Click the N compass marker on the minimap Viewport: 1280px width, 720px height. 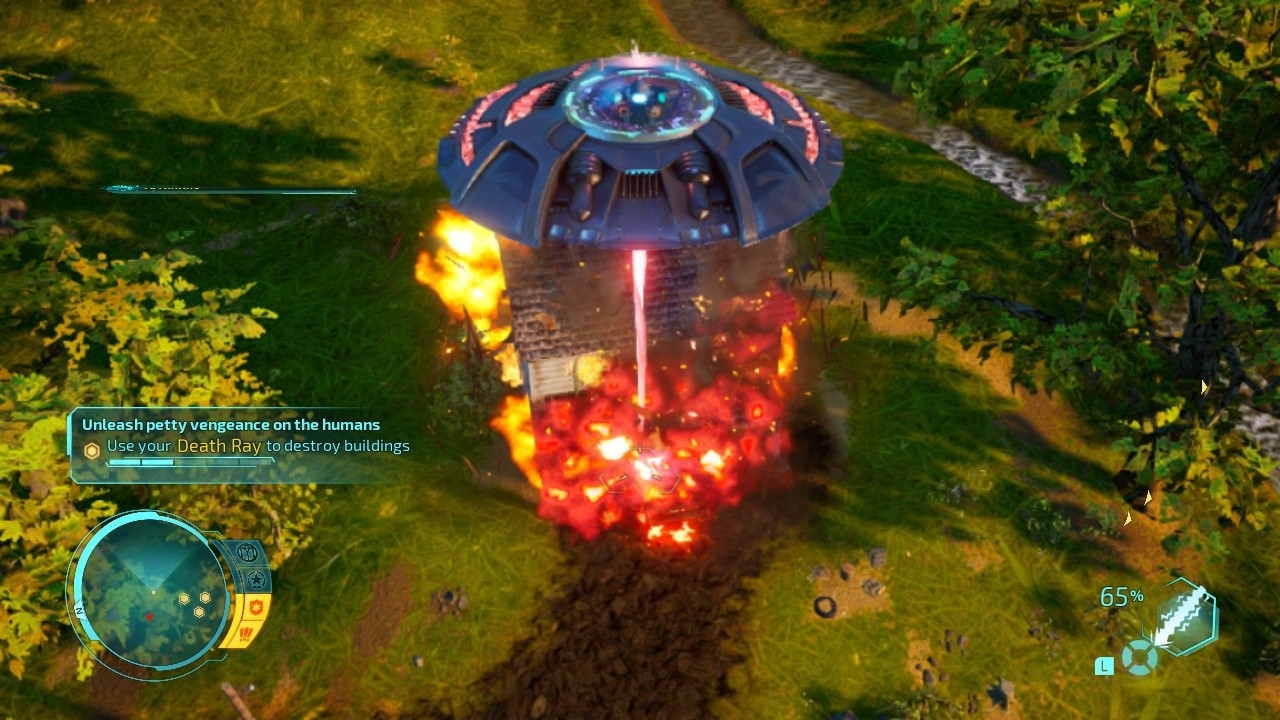click(78, 611)
